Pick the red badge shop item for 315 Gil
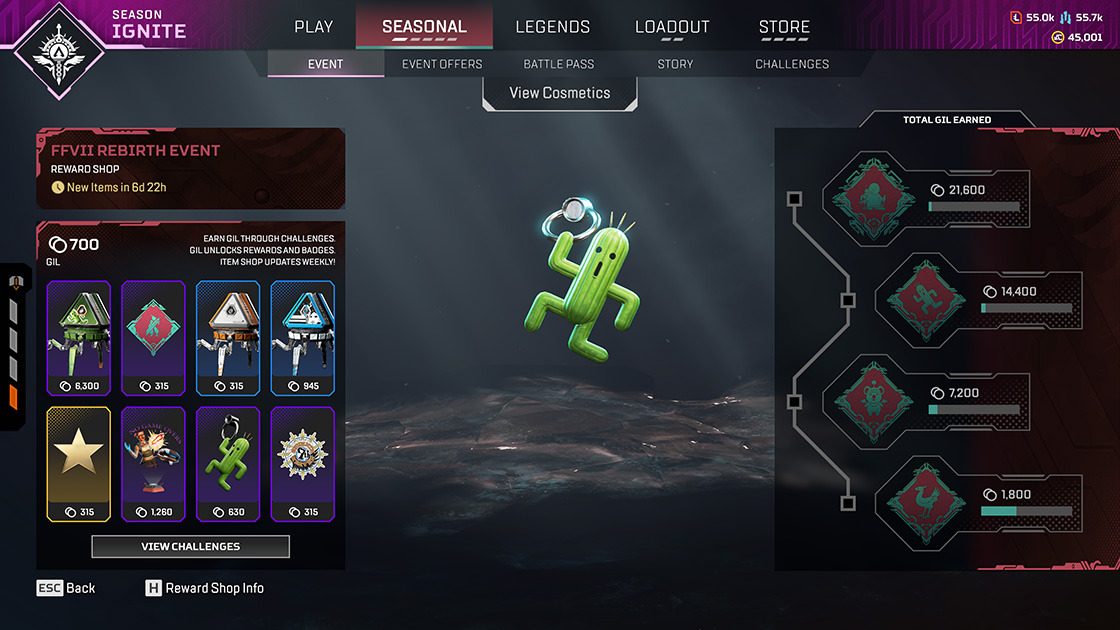The image size is (1120, 630). (153, 338)
